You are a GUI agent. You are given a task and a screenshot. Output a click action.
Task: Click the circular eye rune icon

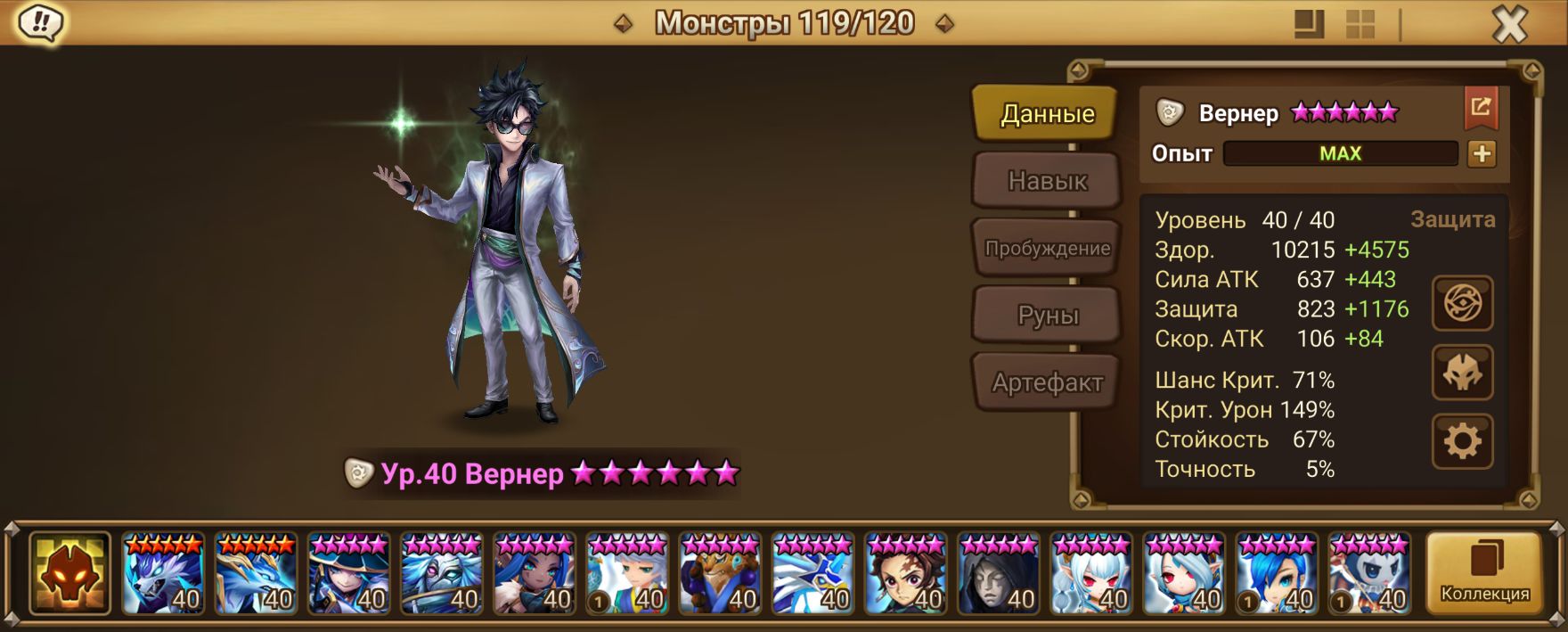tap(1462, 304)
